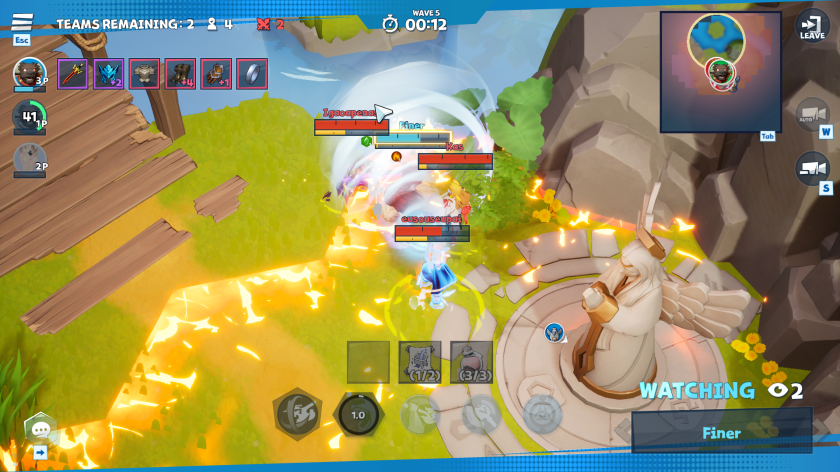Select the teammate portrait showing 41
This screenshot has height=472, width=840.
(29, 117)
